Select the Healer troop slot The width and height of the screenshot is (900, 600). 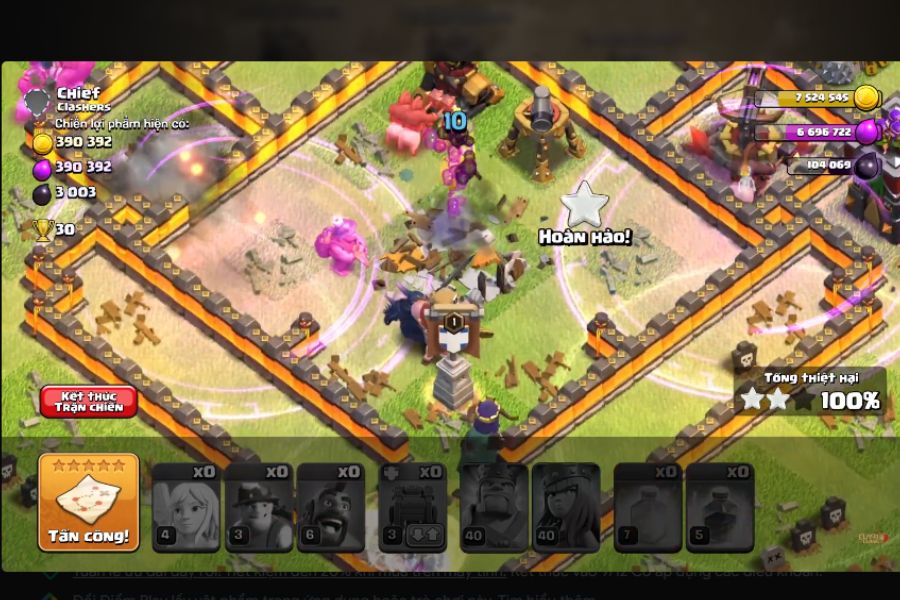[186, 507]
